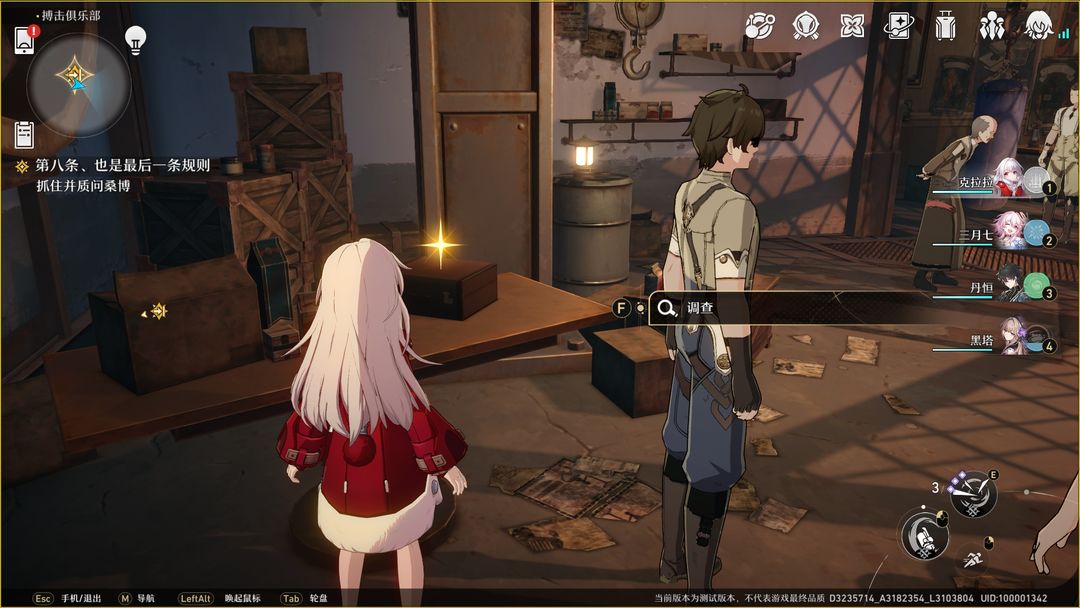Open the first top-bar icon with linked circles
The width and height of the screenshot is (1080, 608).
coord(760,25)
